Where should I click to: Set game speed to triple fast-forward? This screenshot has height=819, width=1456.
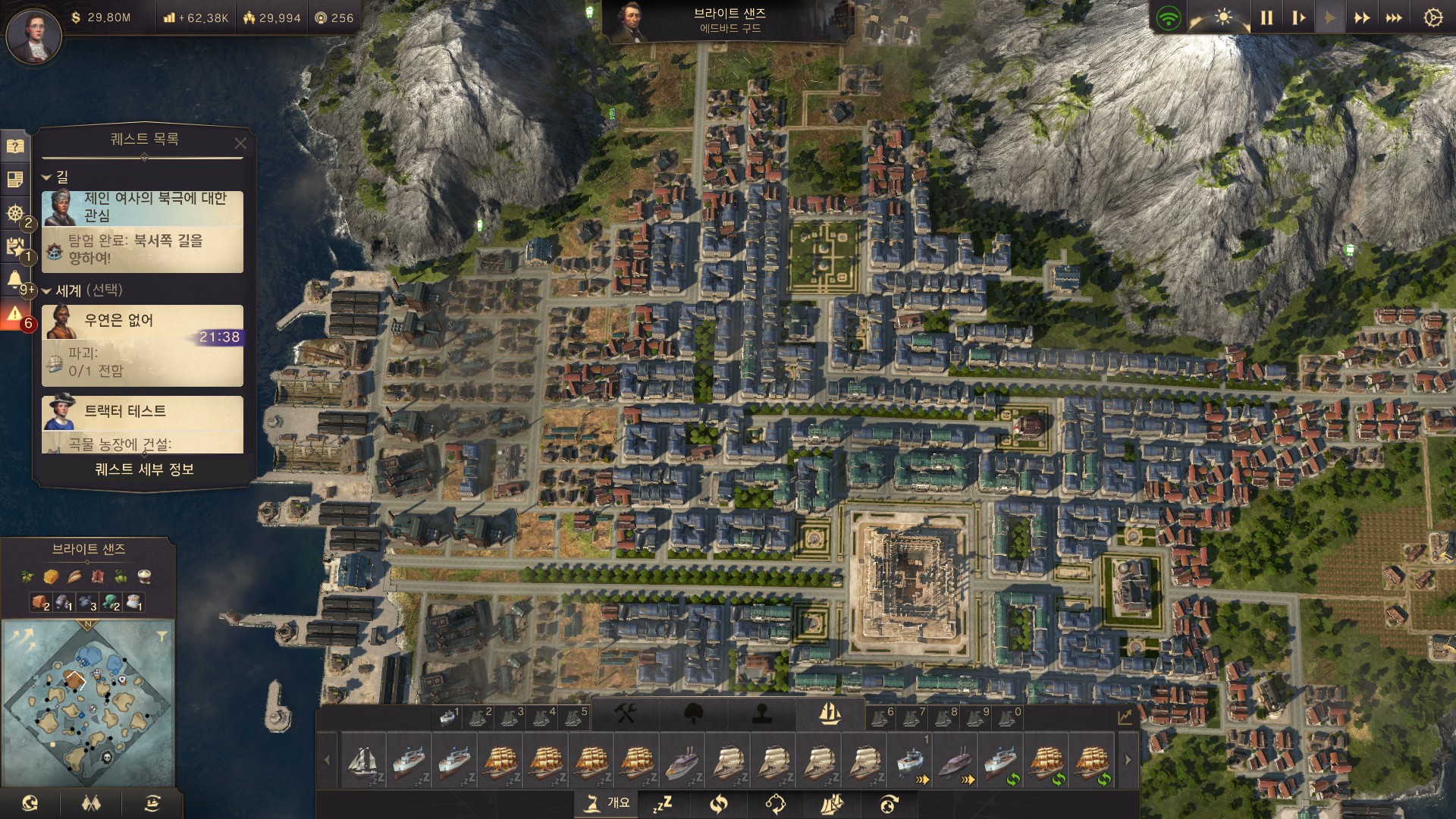pos(1394,17)
